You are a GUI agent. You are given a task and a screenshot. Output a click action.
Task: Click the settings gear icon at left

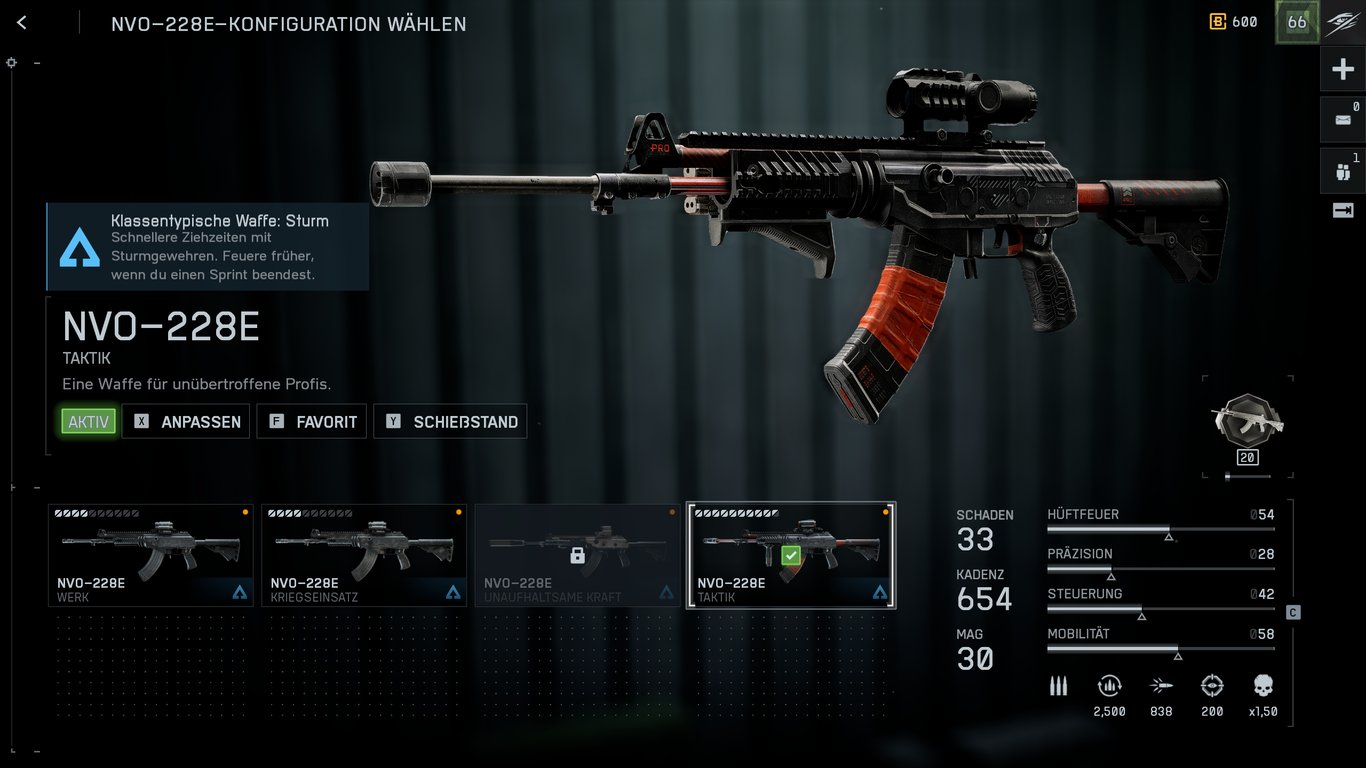coord(12,62)
